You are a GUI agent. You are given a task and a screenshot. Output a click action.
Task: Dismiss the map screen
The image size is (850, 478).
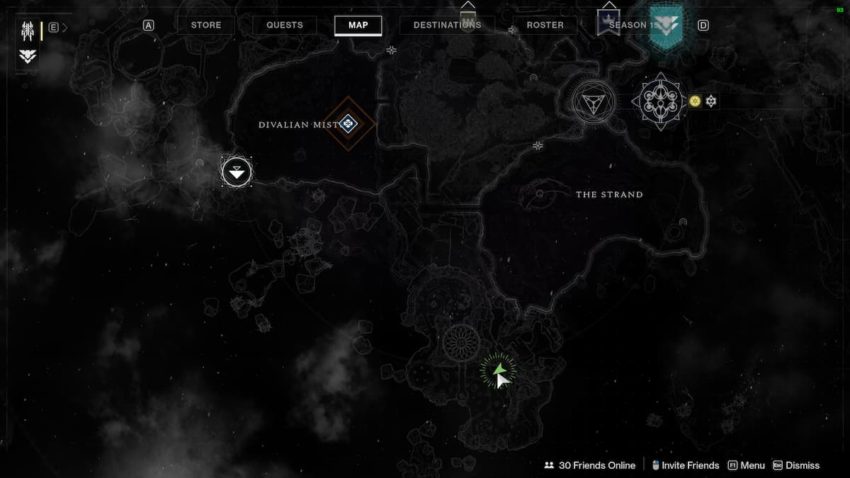796,465
